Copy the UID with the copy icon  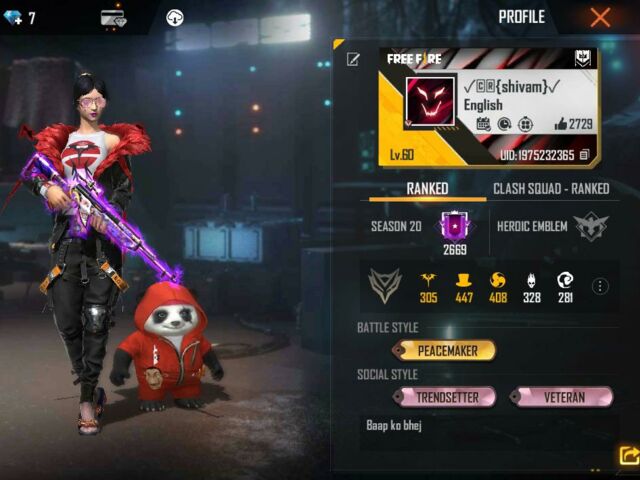[584, 155]
